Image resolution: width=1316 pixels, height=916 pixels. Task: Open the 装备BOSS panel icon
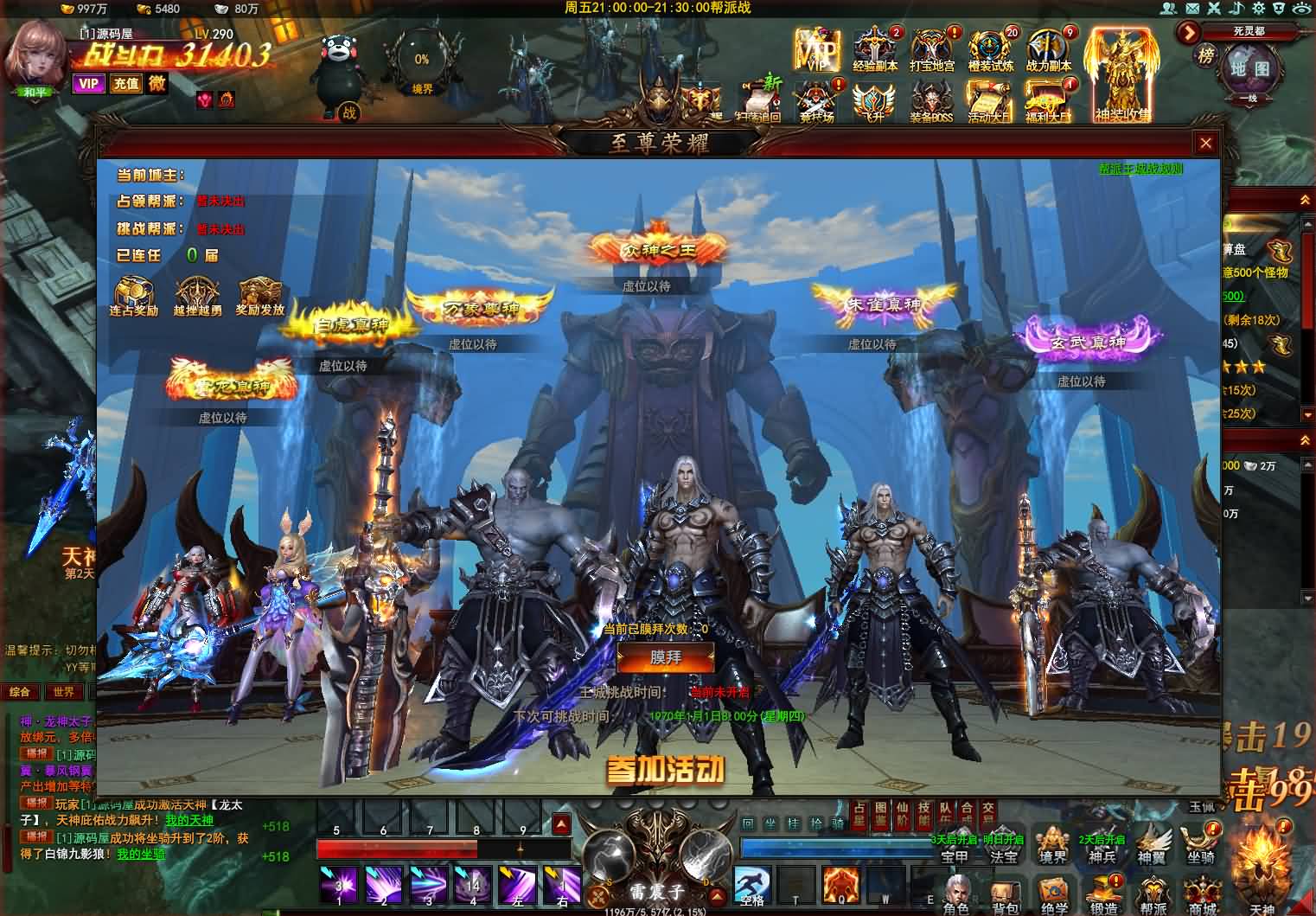point(930,98)
